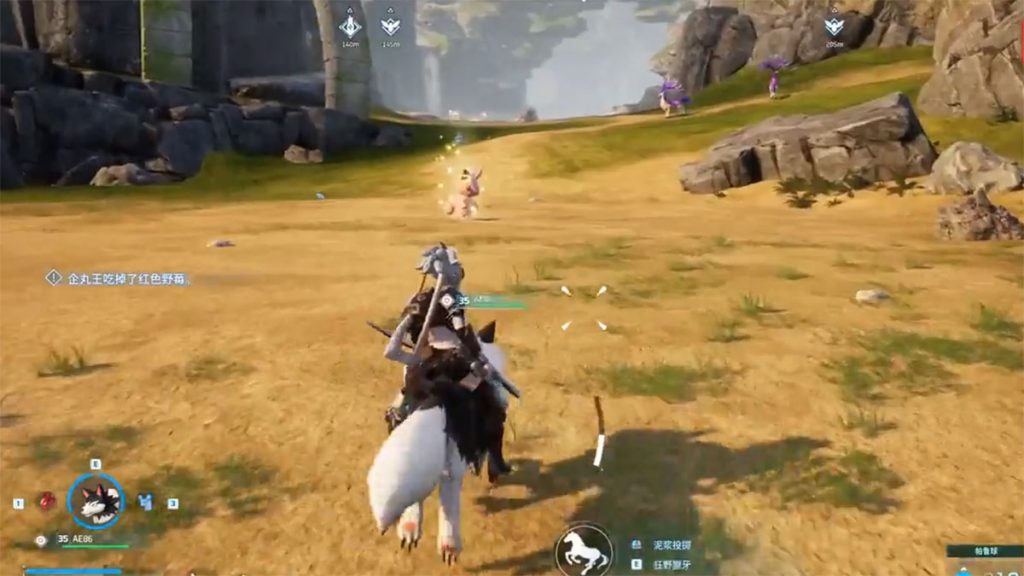Screen dimensions: 1024x576
Task: Switch to the red pal icon
Action: pyautogui.click(x=46, y=502)
